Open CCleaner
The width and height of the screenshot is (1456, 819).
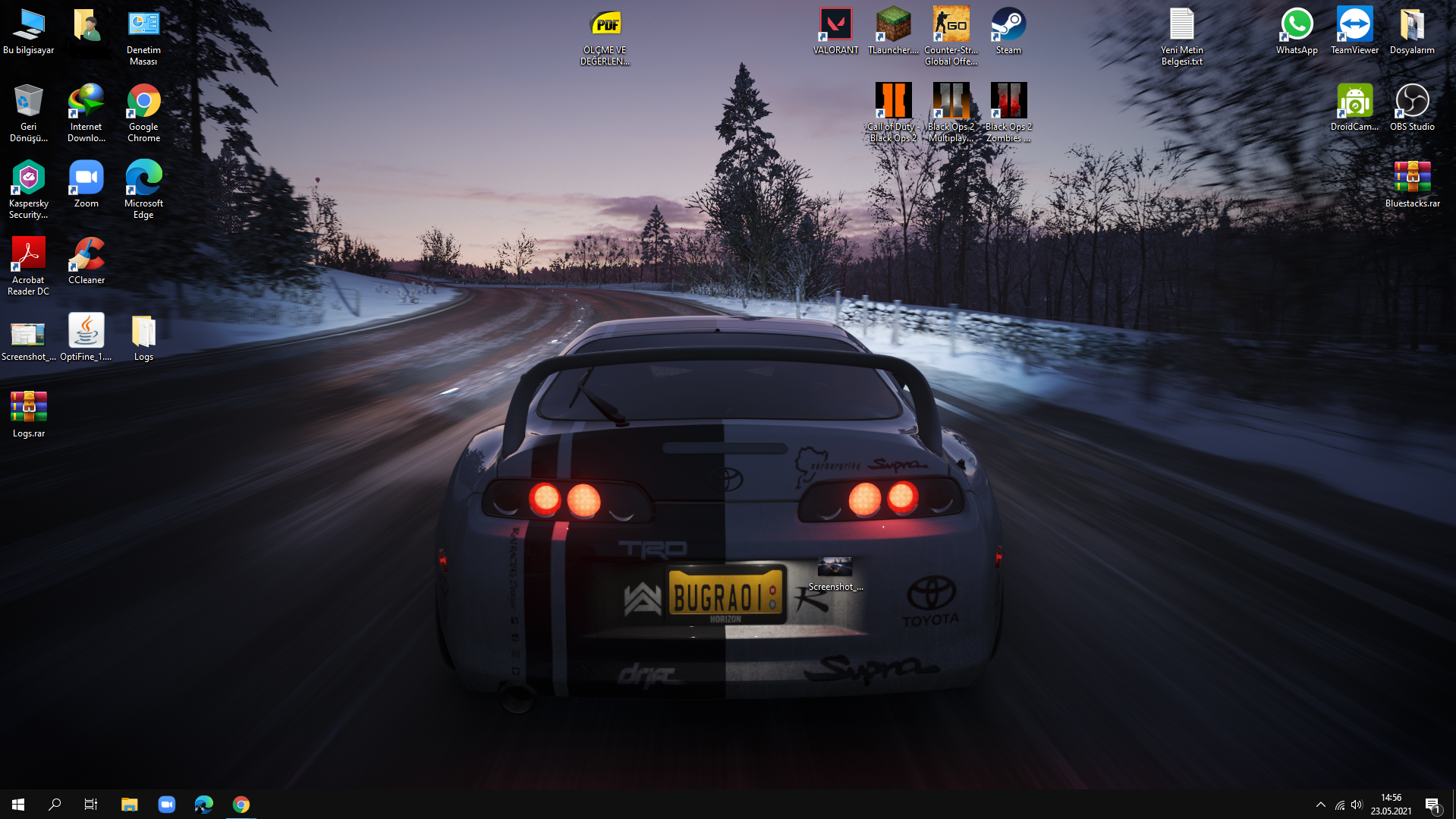(x=86, y=254)
